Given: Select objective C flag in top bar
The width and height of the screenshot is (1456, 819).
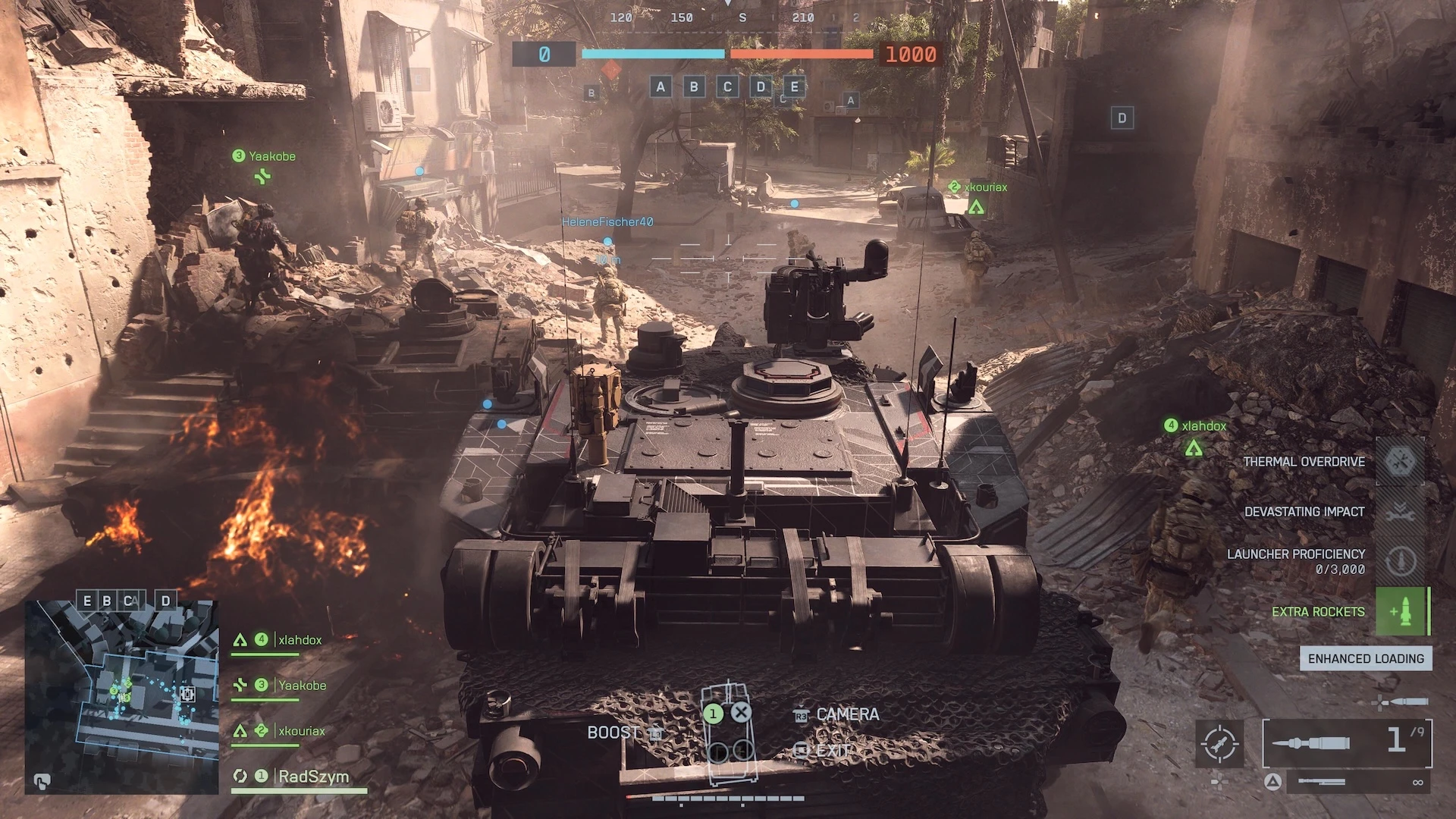Looking at the screenshot, I should click(727, 86).
